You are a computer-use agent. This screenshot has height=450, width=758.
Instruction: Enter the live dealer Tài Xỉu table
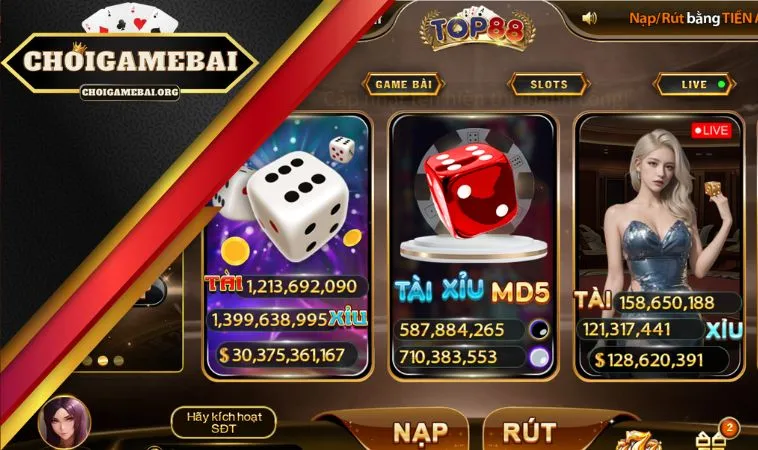coord(658,230)
